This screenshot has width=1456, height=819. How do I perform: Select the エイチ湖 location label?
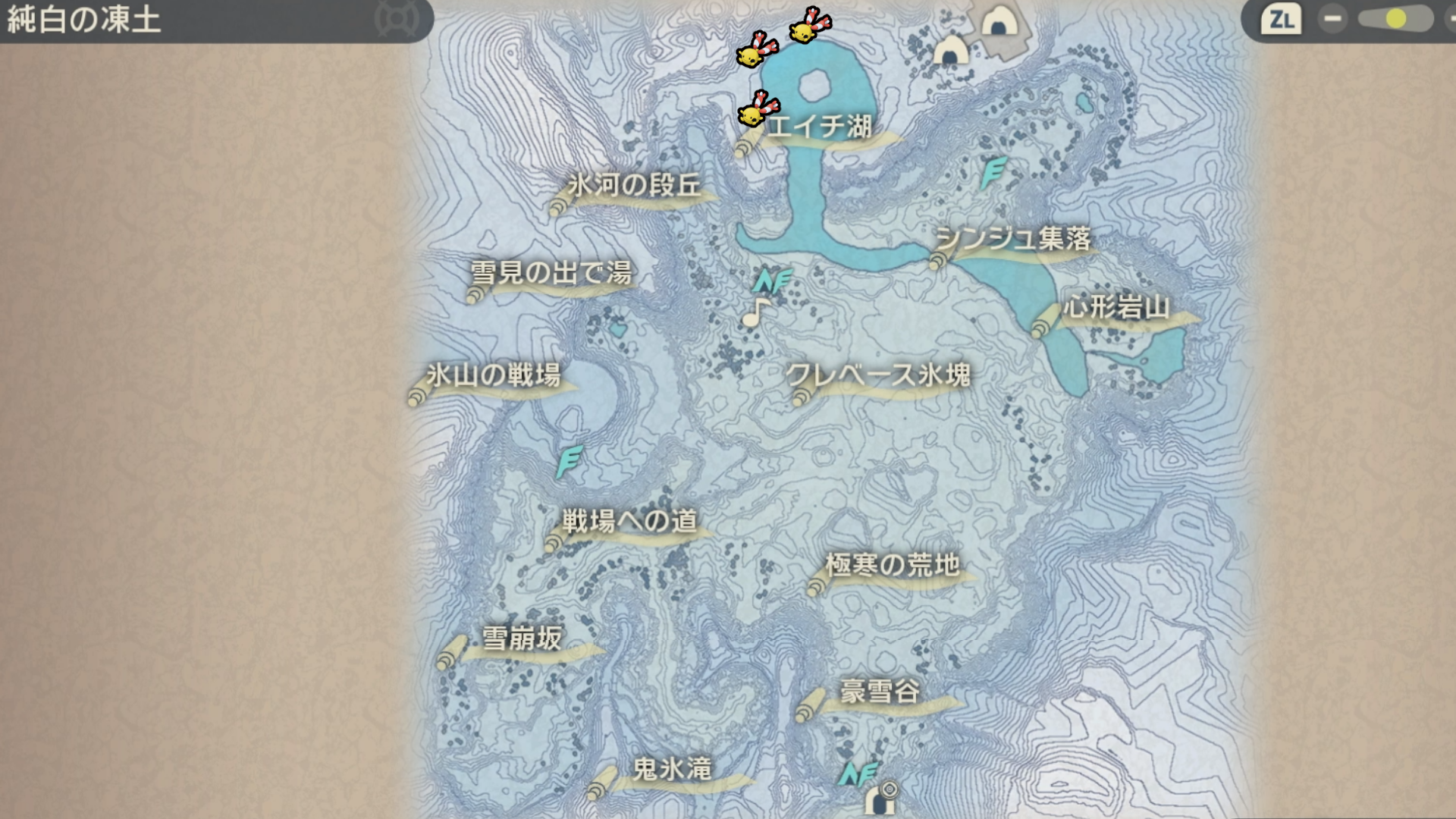(819, 127)
